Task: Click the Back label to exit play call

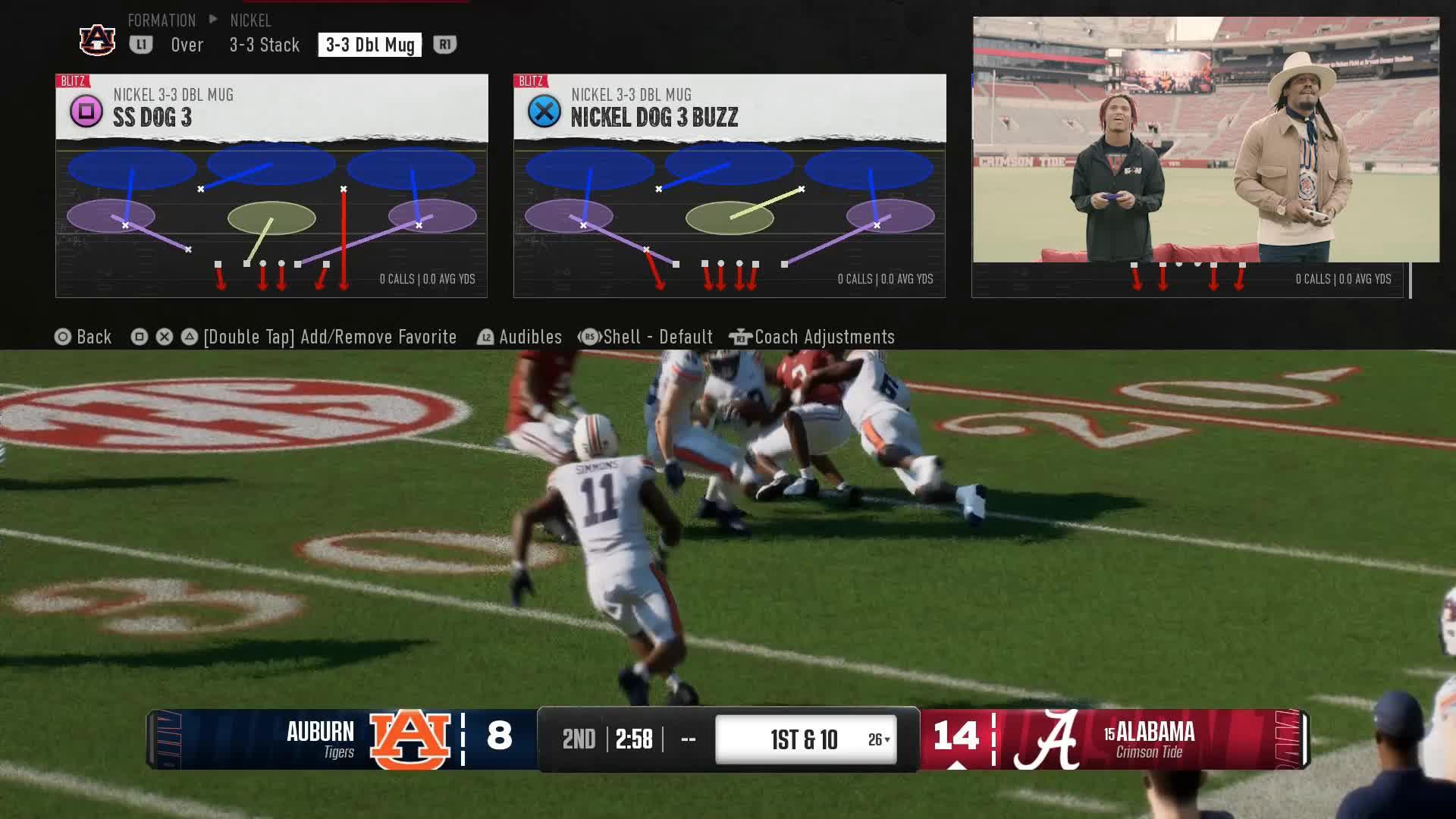Action: 93,337
